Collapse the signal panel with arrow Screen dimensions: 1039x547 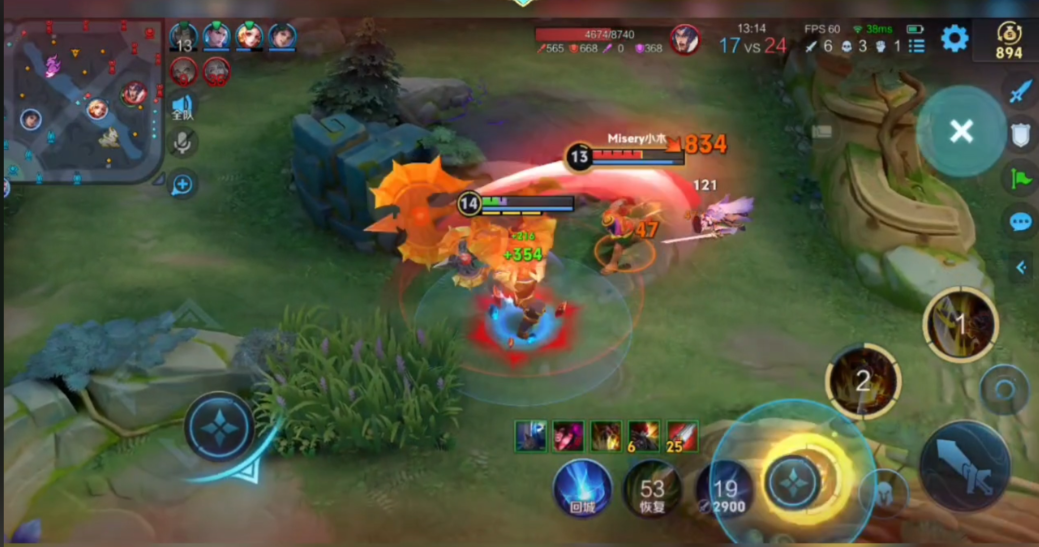pyautogui.click(x=1021, y=267)
